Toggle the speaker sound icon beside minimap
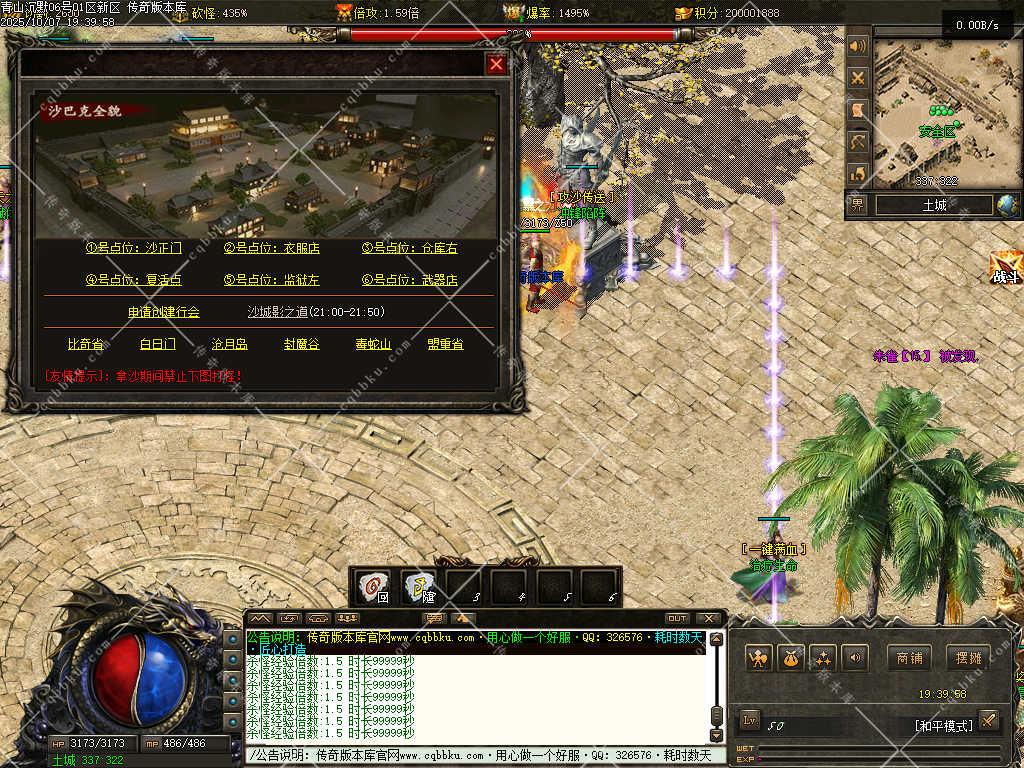 click(x=857, y=46)
